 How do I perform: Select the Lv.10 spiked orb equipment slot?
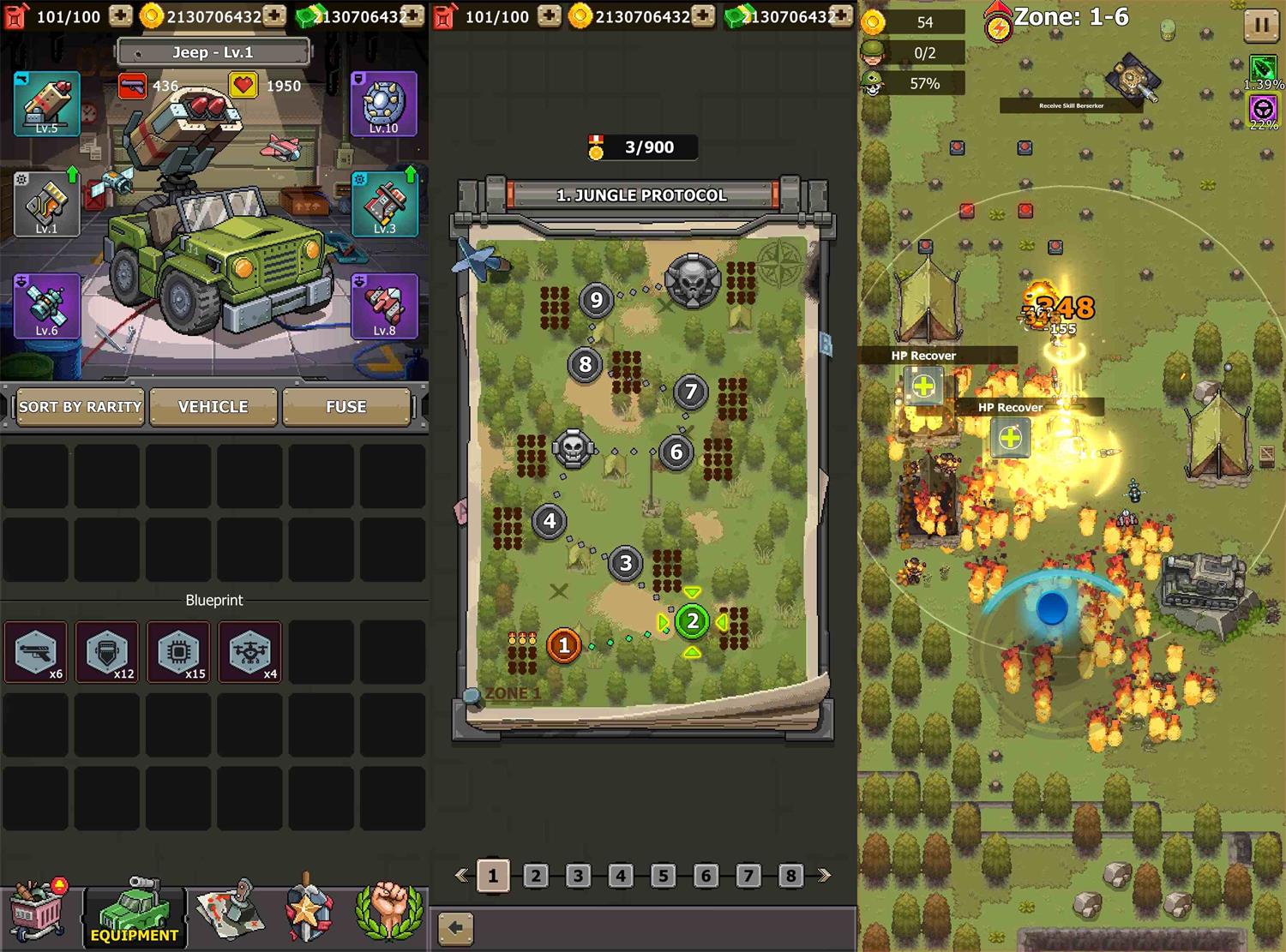pyautogui.click(x=383, y=105)
